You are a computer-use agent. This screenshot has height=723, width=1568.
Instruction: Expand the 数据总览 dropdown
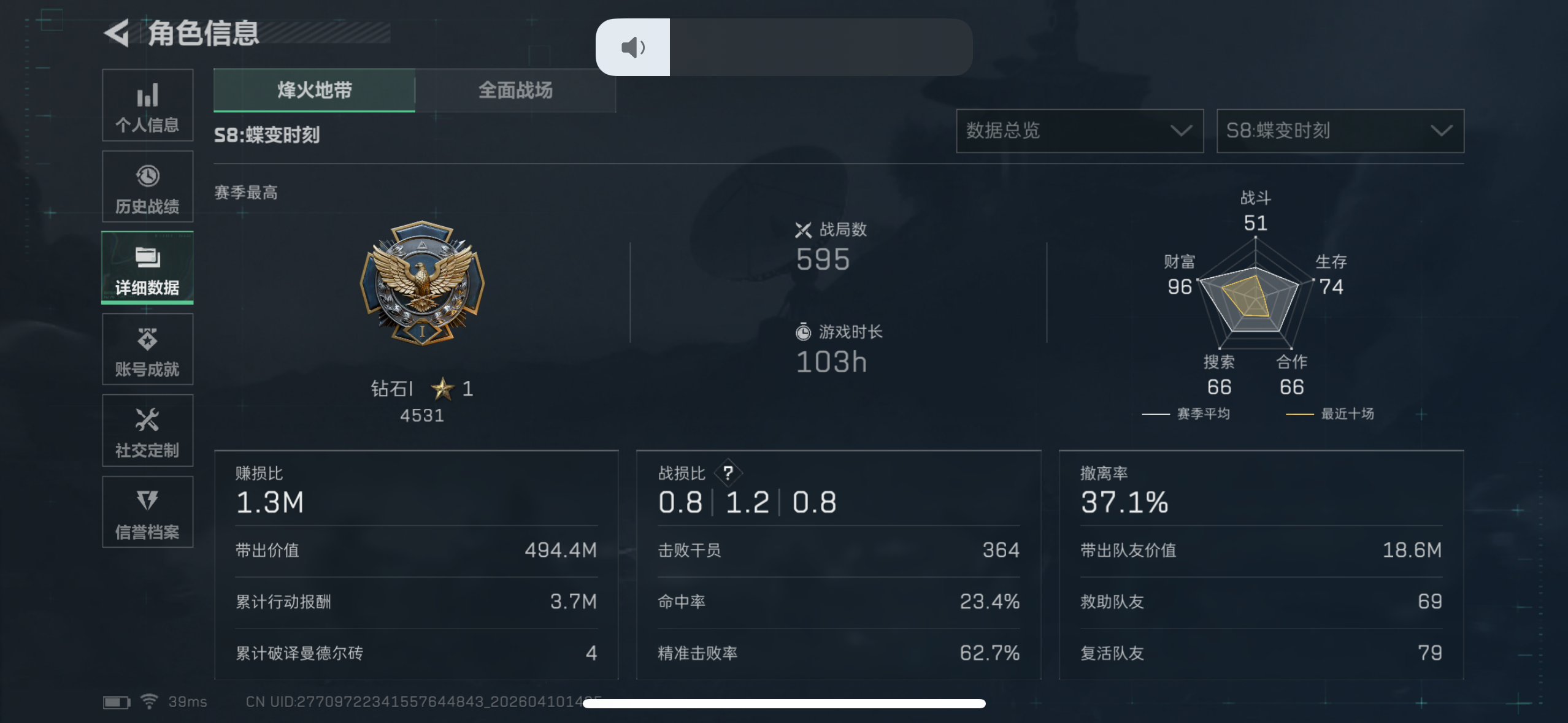pyautogui.click(x=1080, y=131)
